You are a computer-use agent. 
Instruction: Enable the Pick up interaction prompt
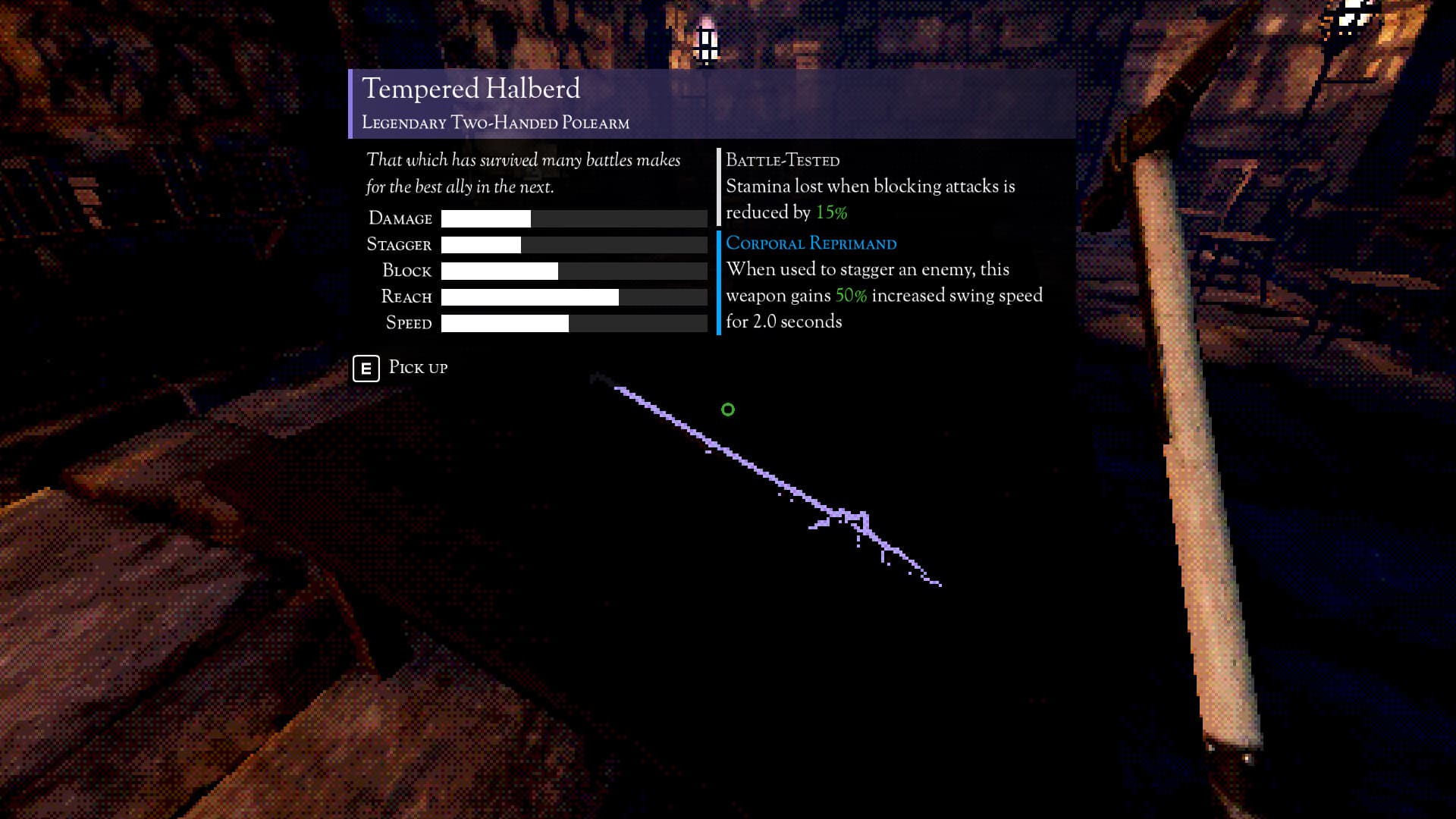coord(400,369)
